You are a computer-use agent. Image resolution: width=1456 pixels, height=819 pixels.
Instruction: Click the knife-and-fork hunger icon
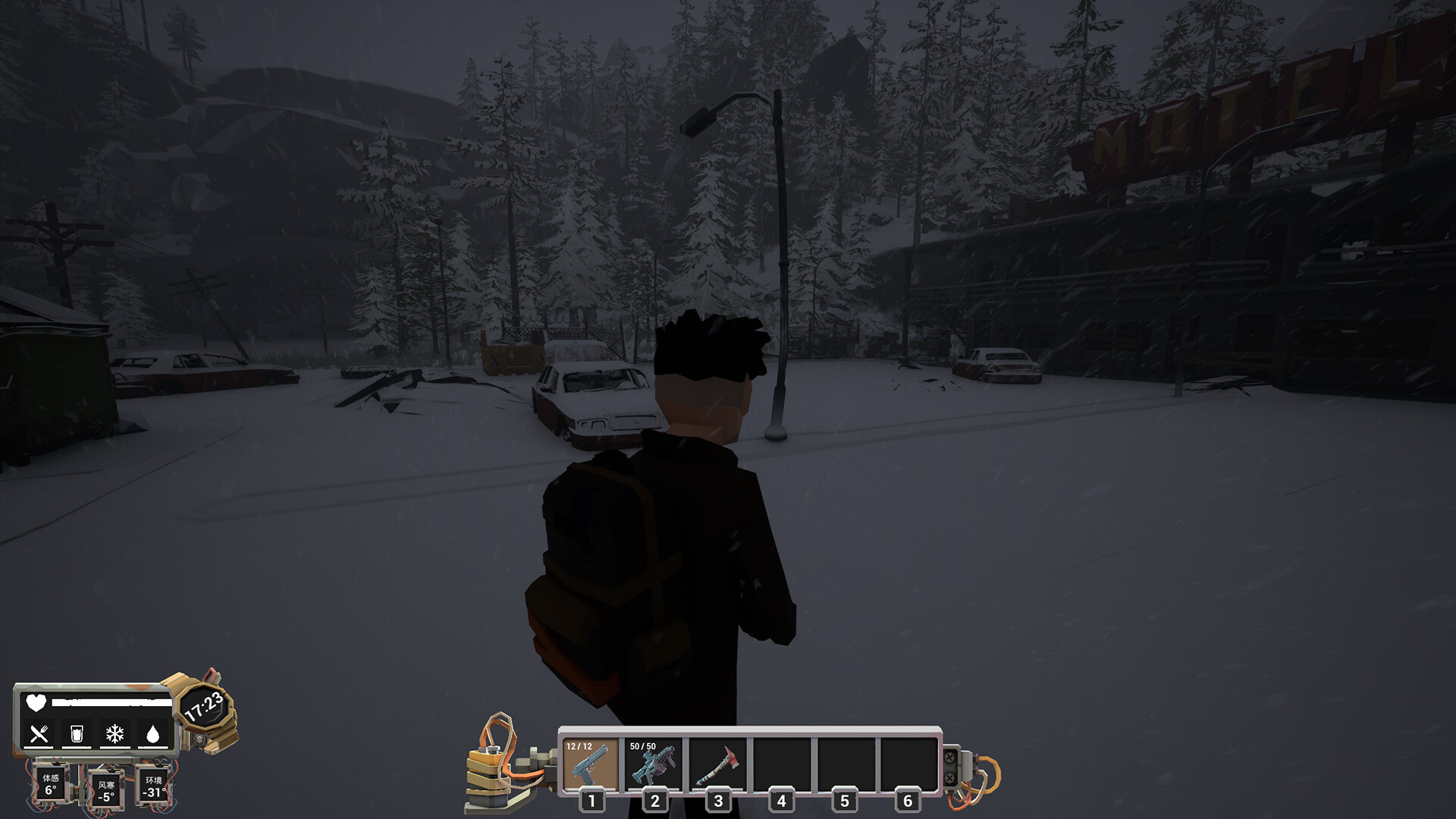point(39,733)
